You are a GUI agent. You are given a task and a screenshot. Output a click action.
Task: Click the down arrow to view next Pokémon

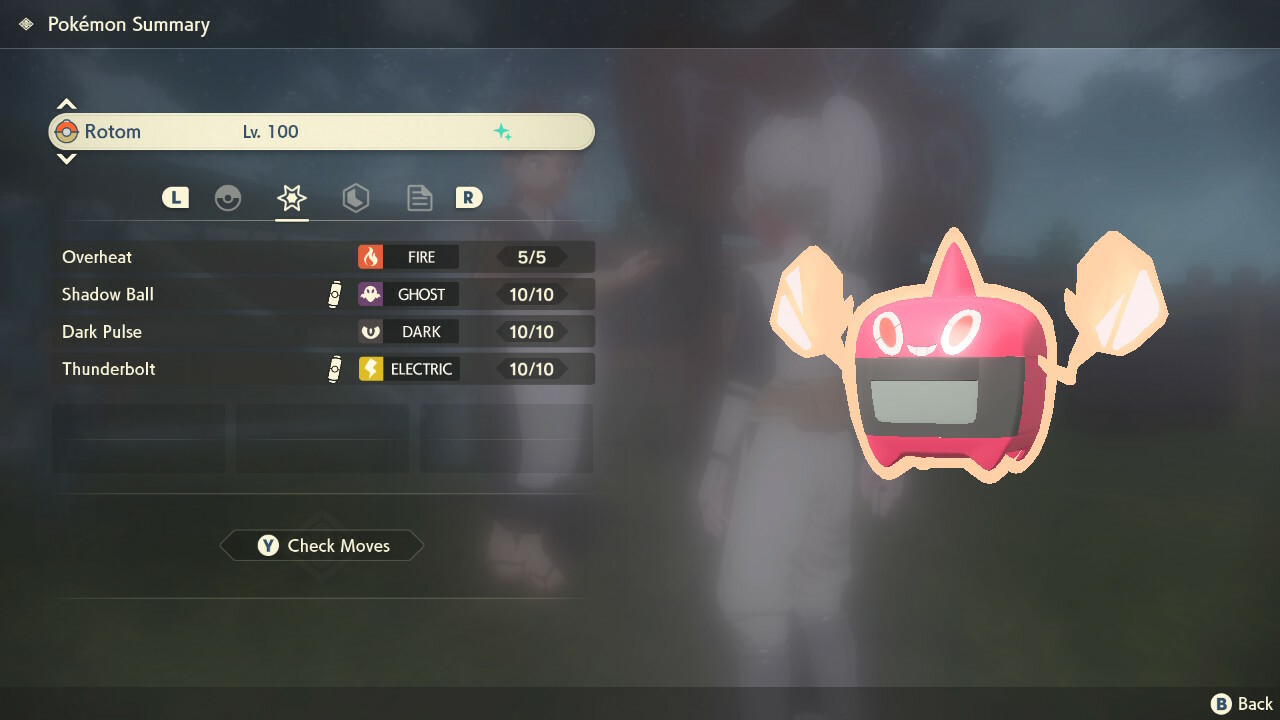click(x=66, y=159)
